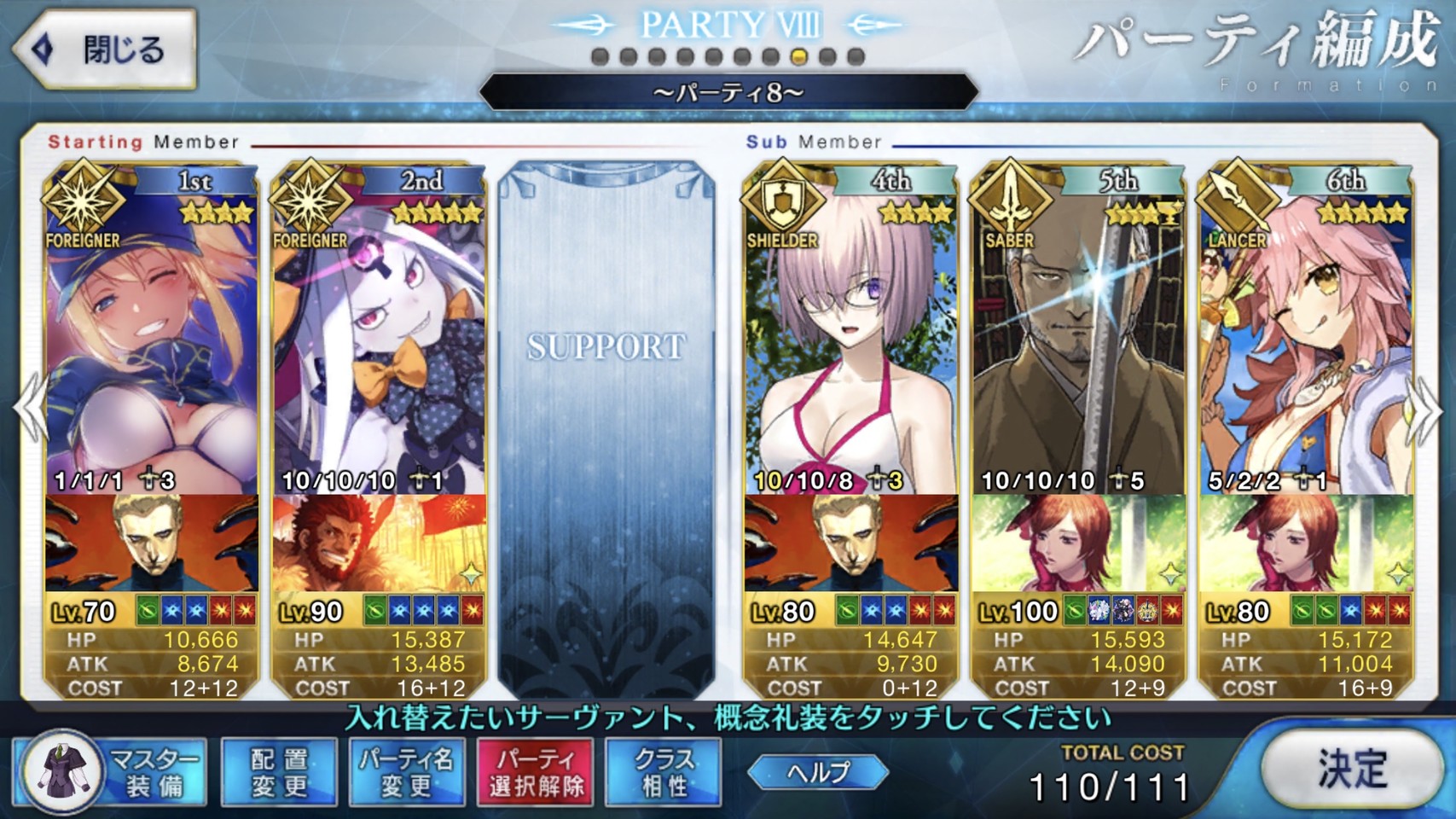The height and width of the screenshot is (819, 1456).
Task: Open the ヘルプ help button
Action: pyautogui.click(x=818, y=772)
